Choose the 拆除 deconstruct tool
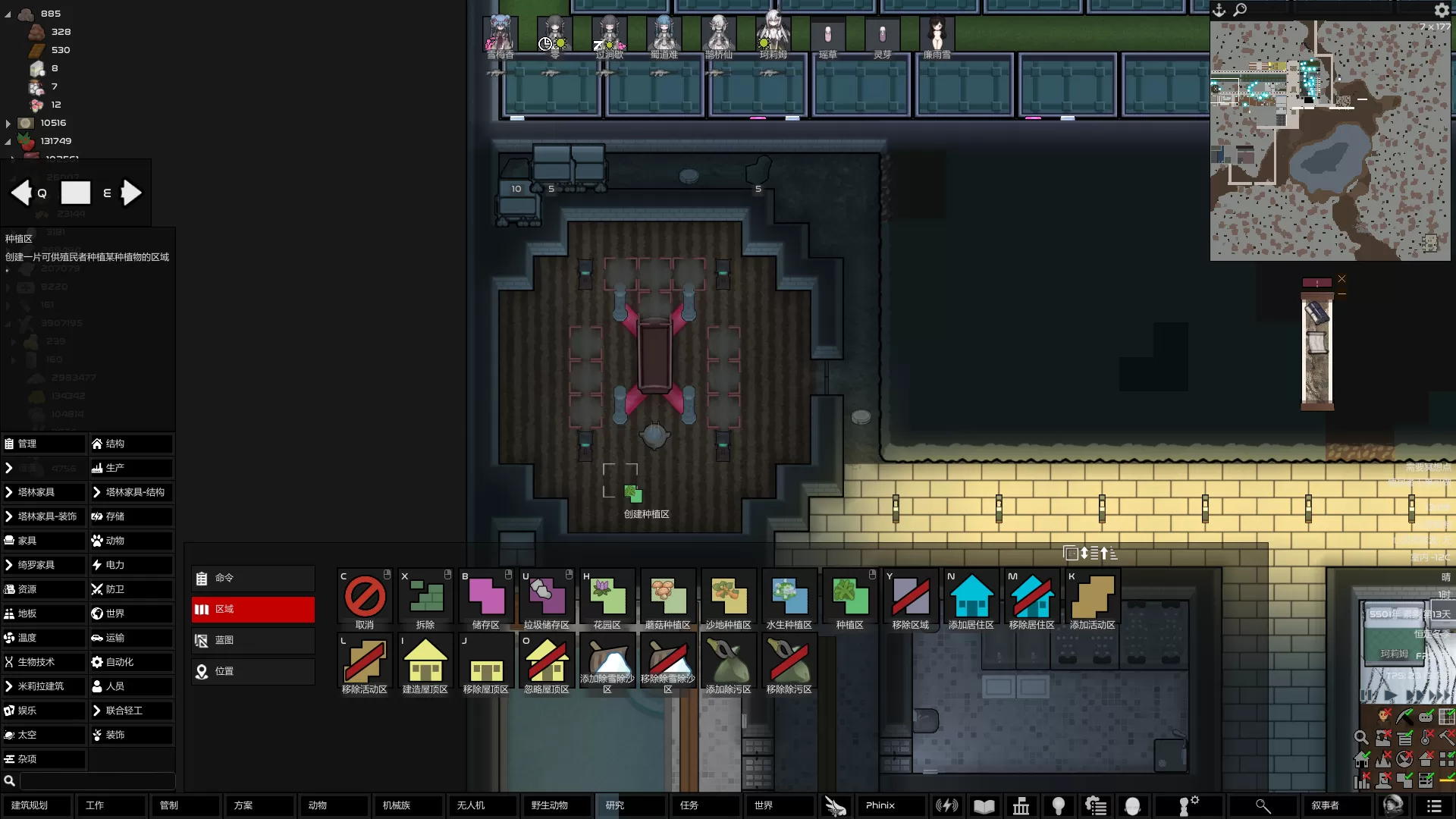Screen dimensions: 1456x819 pyautogui.click(x=425, y=598)
